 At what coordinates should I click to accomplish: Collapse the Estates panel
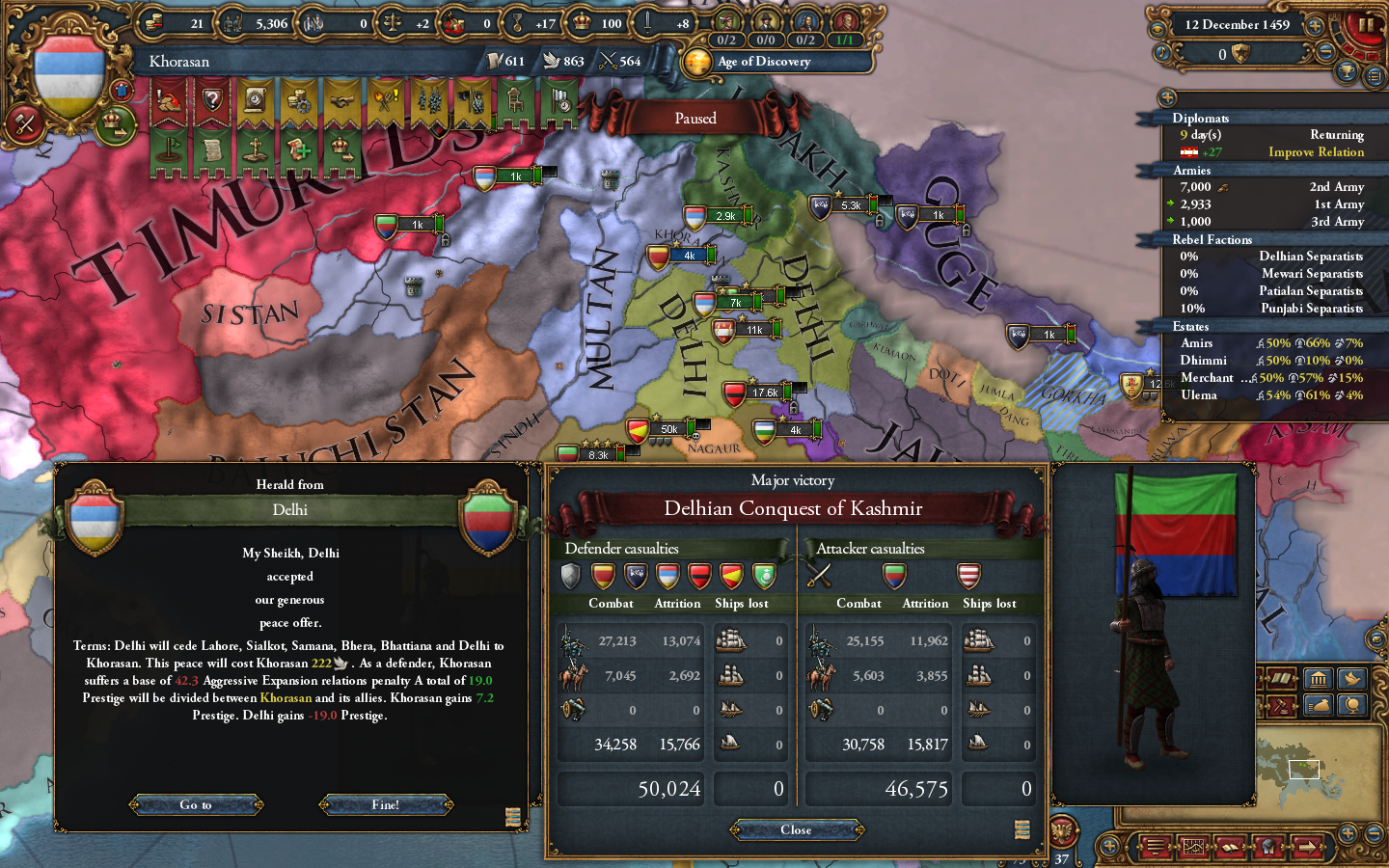click(x=1188, y=326)
